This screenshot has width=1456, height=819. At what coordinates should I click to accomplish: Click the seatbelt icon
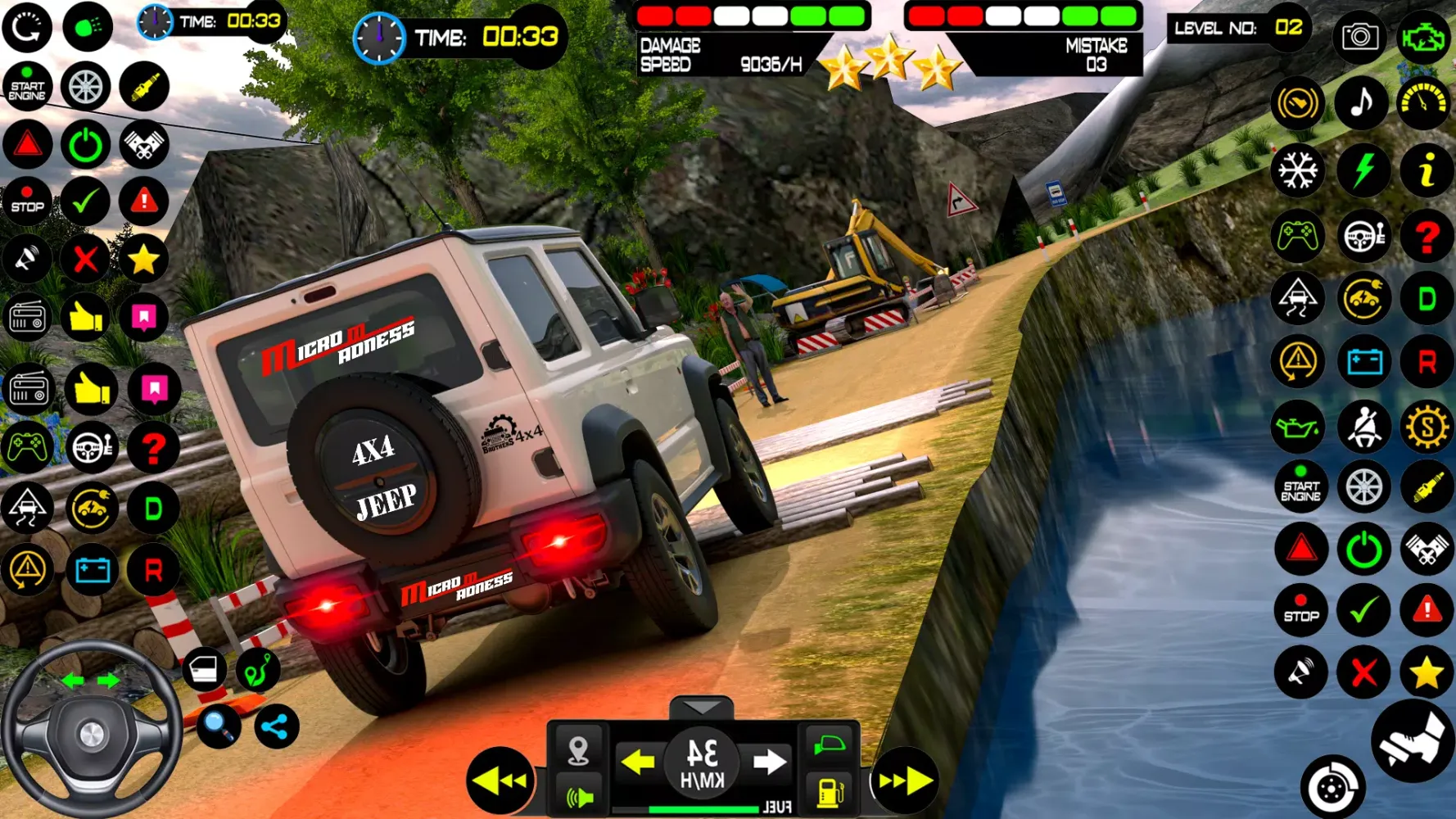[1363, 427]
